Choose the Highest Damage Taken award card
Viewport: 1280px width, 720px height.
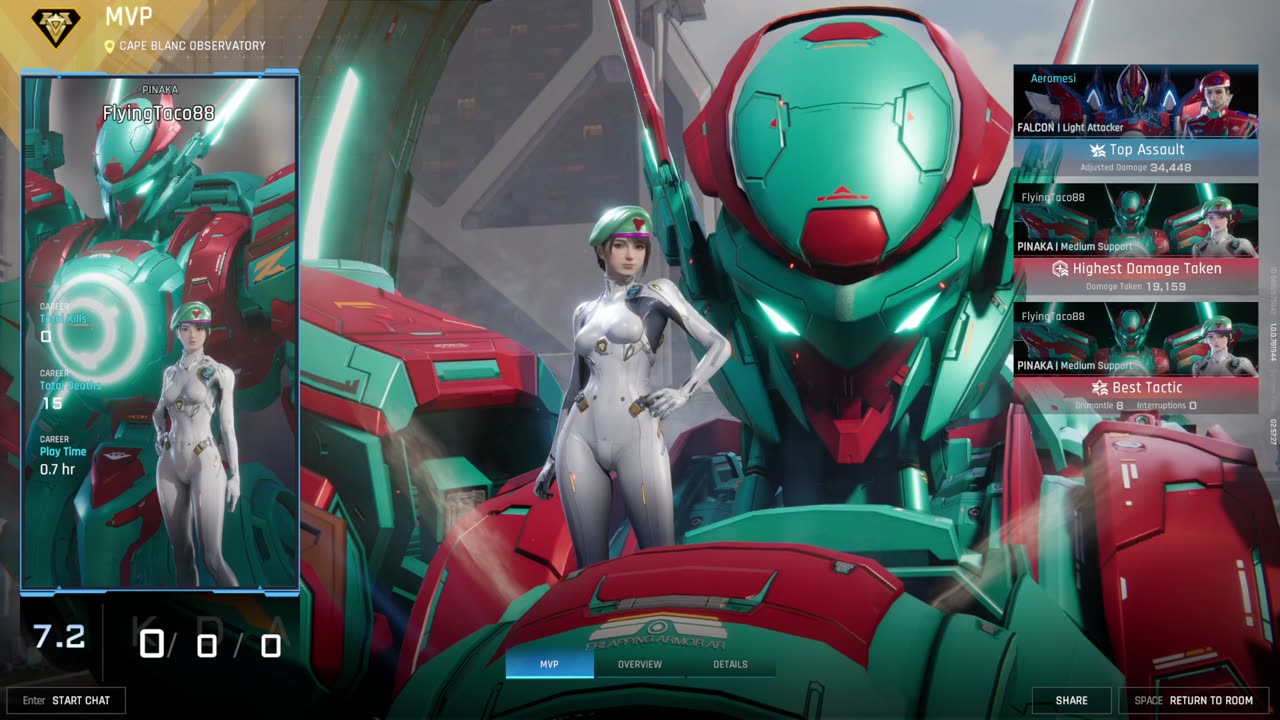point(1136,238)
